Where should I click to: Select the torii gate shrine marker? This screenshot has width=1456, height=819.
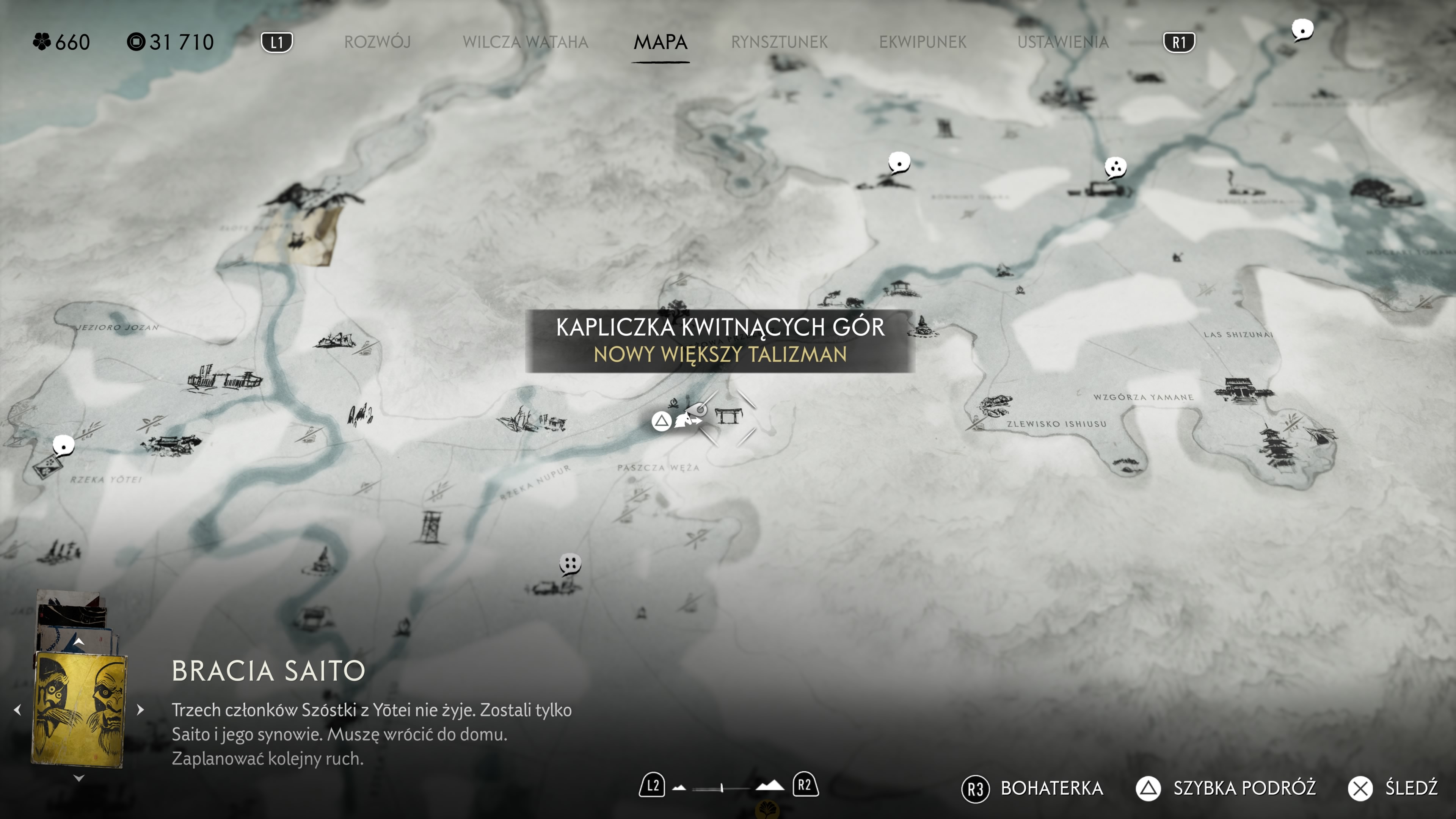click(x=728, y=417)
